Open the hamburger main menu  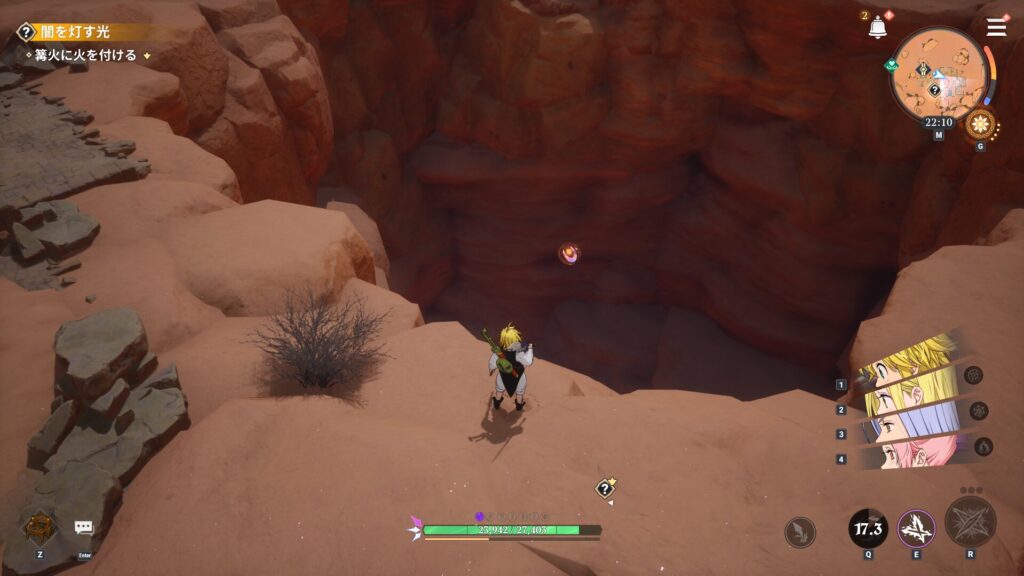coord(996,27)
